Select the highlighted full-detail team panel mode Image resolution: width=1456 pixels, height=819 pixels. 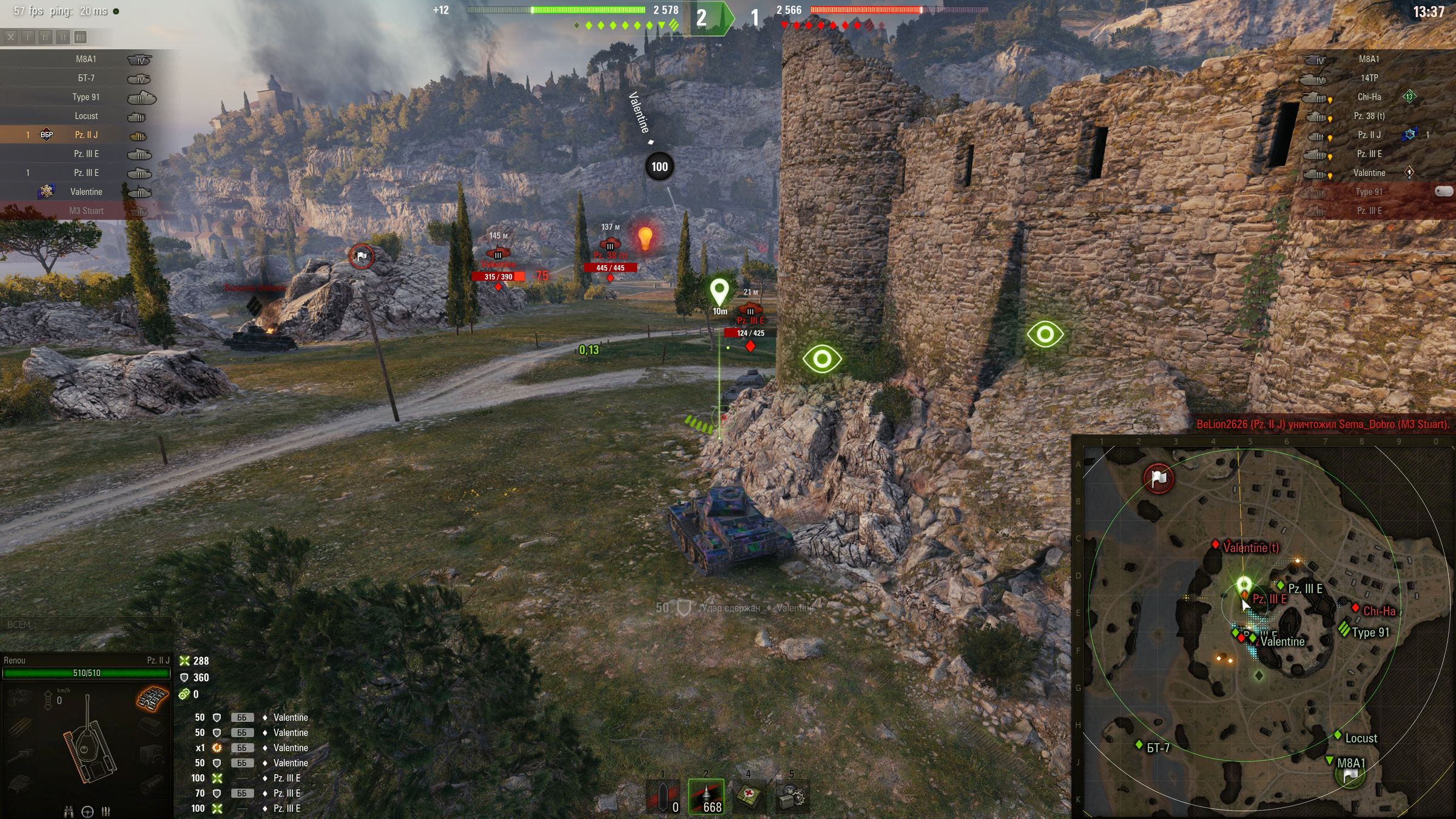[80, 38]
